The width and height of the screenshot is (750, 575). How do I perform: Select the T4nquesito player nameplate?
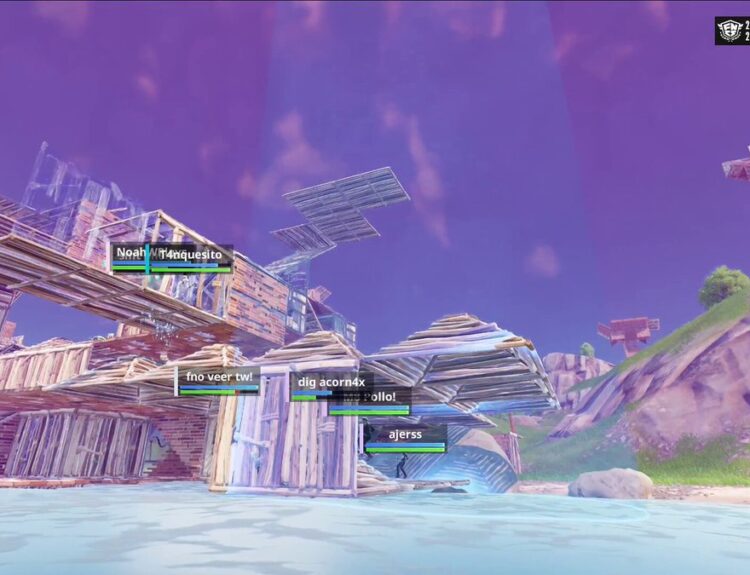191,255
